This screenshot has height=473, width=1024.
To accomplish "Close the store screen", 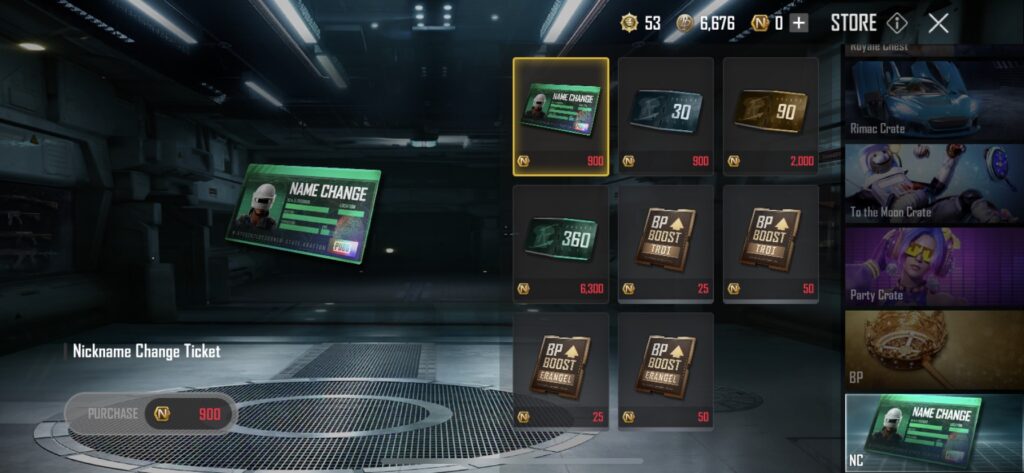I will 938,23.
